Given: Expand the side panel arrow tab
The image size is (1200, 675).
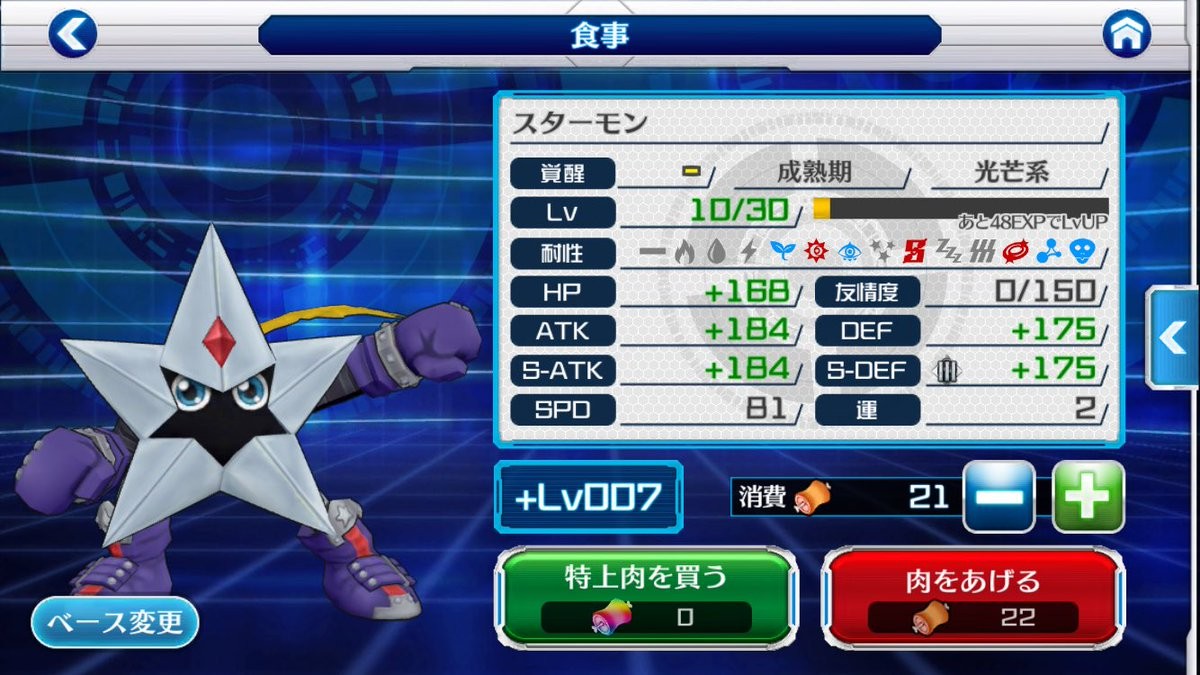Looking at the screenshot, I should [1172, 338].
